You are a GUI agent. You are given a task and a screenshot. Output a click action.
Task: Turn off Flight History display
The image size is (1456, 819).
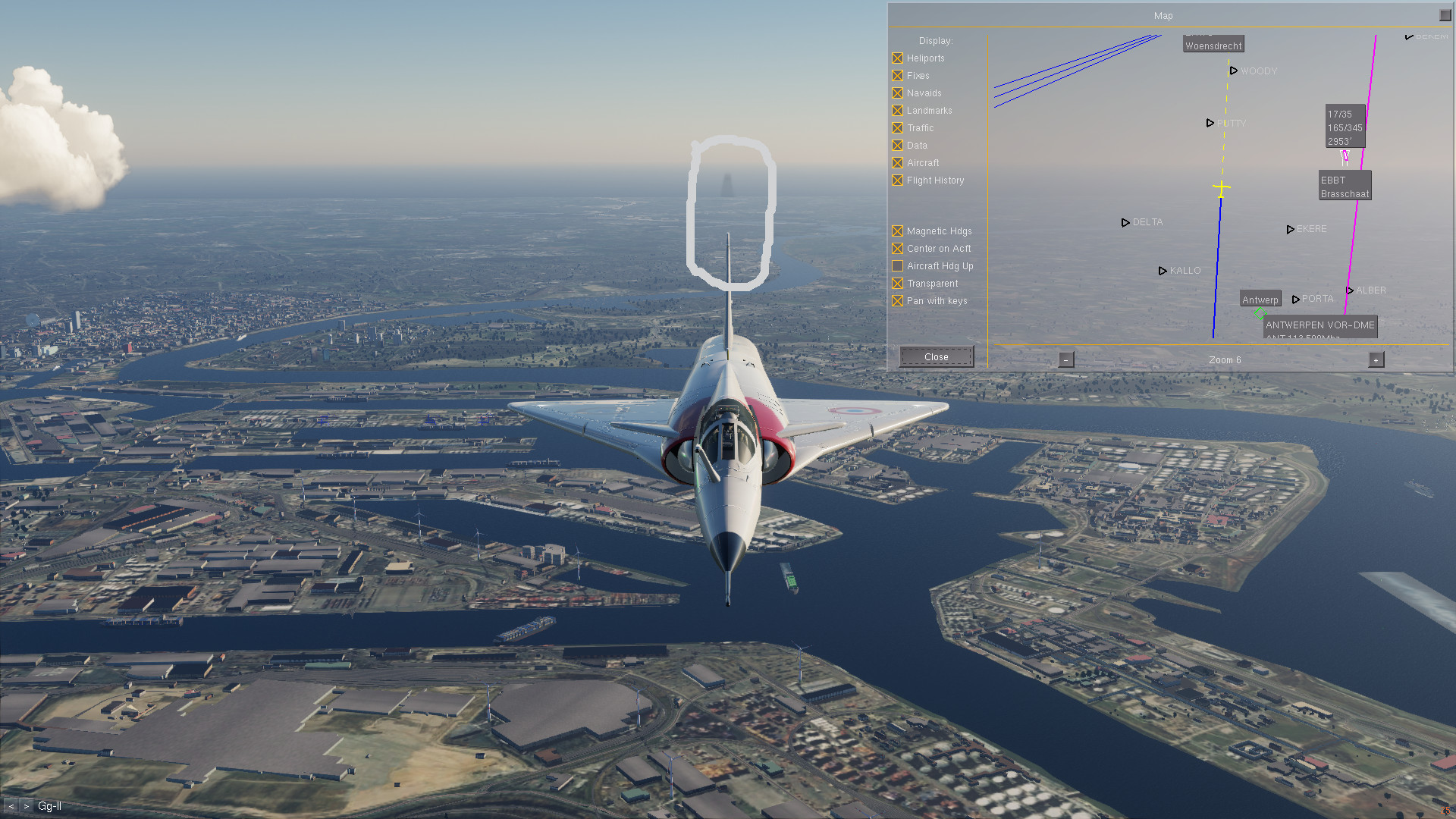coord(898,180)
